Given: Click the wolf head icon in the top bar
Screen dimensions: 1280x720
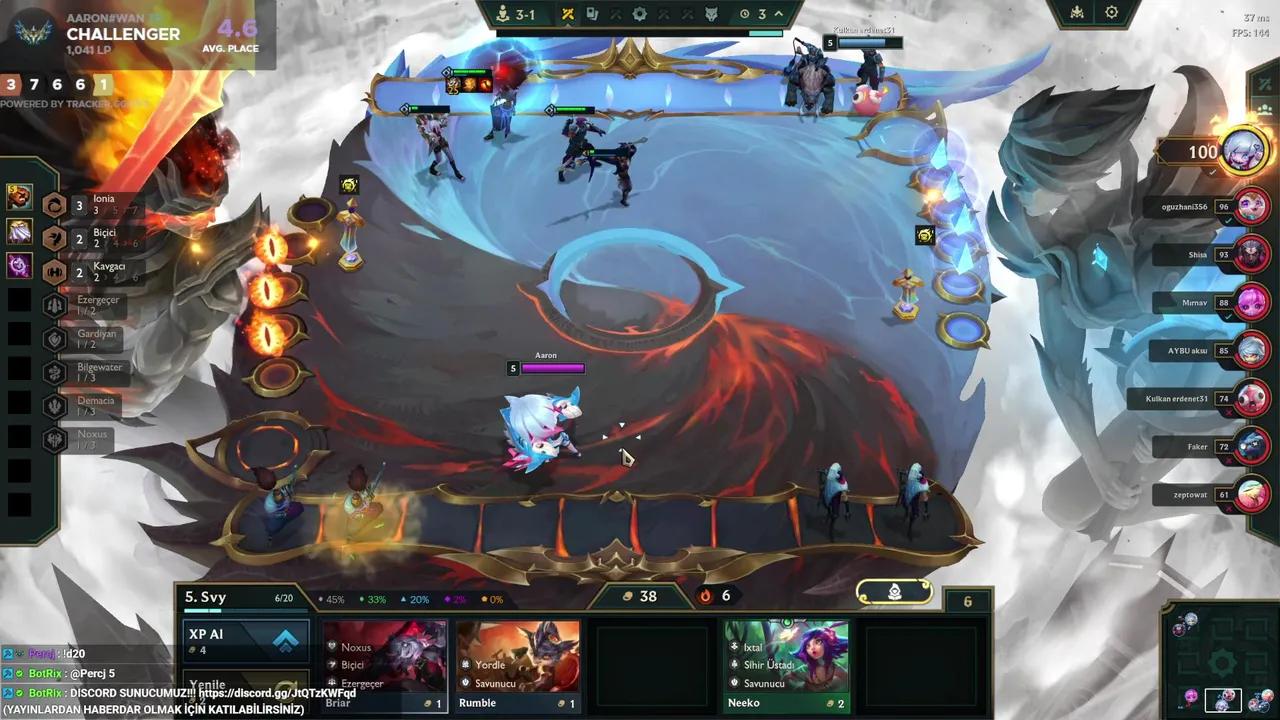Looking at the screenshot, I should (x=711, y=14).
